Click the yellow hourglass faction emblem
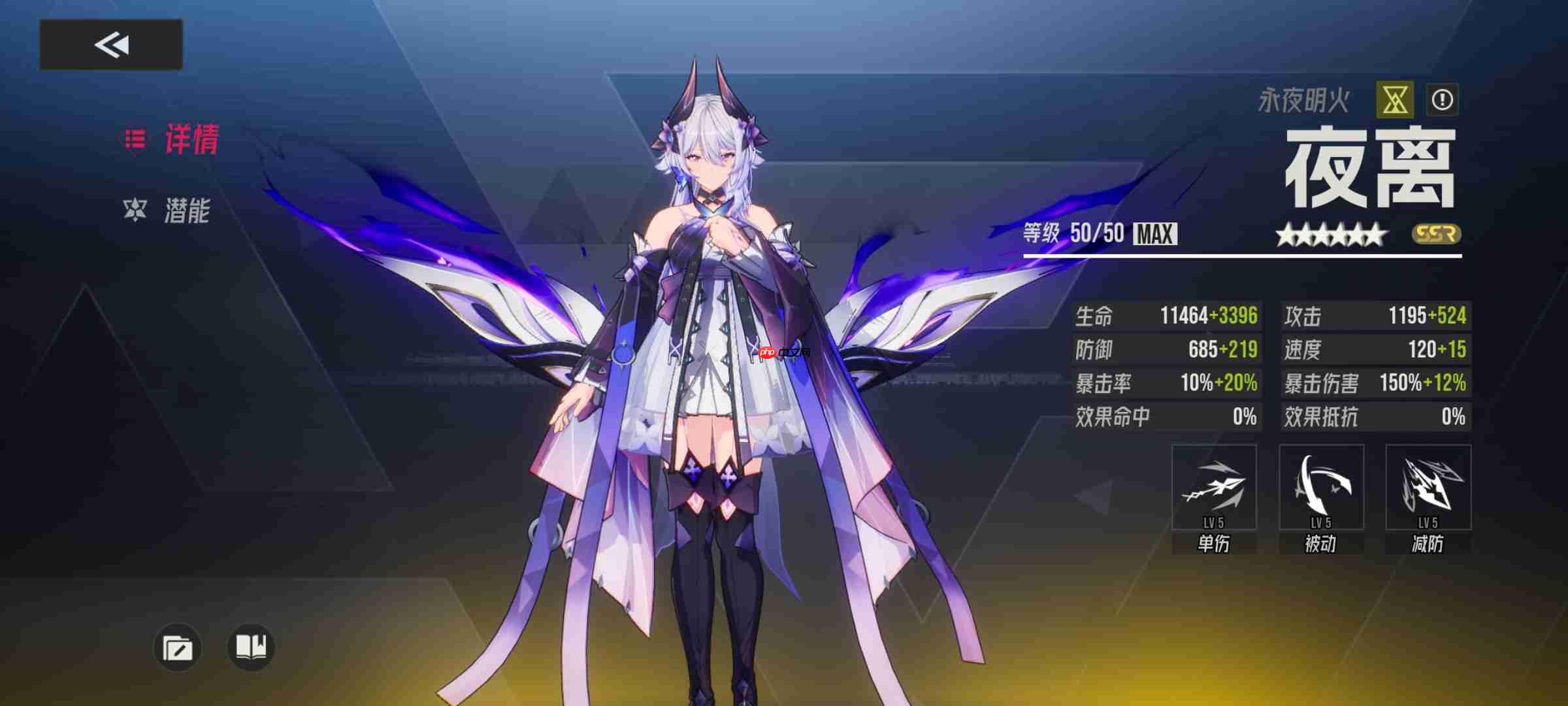1568x706 pixels. tap(1395, 99)
